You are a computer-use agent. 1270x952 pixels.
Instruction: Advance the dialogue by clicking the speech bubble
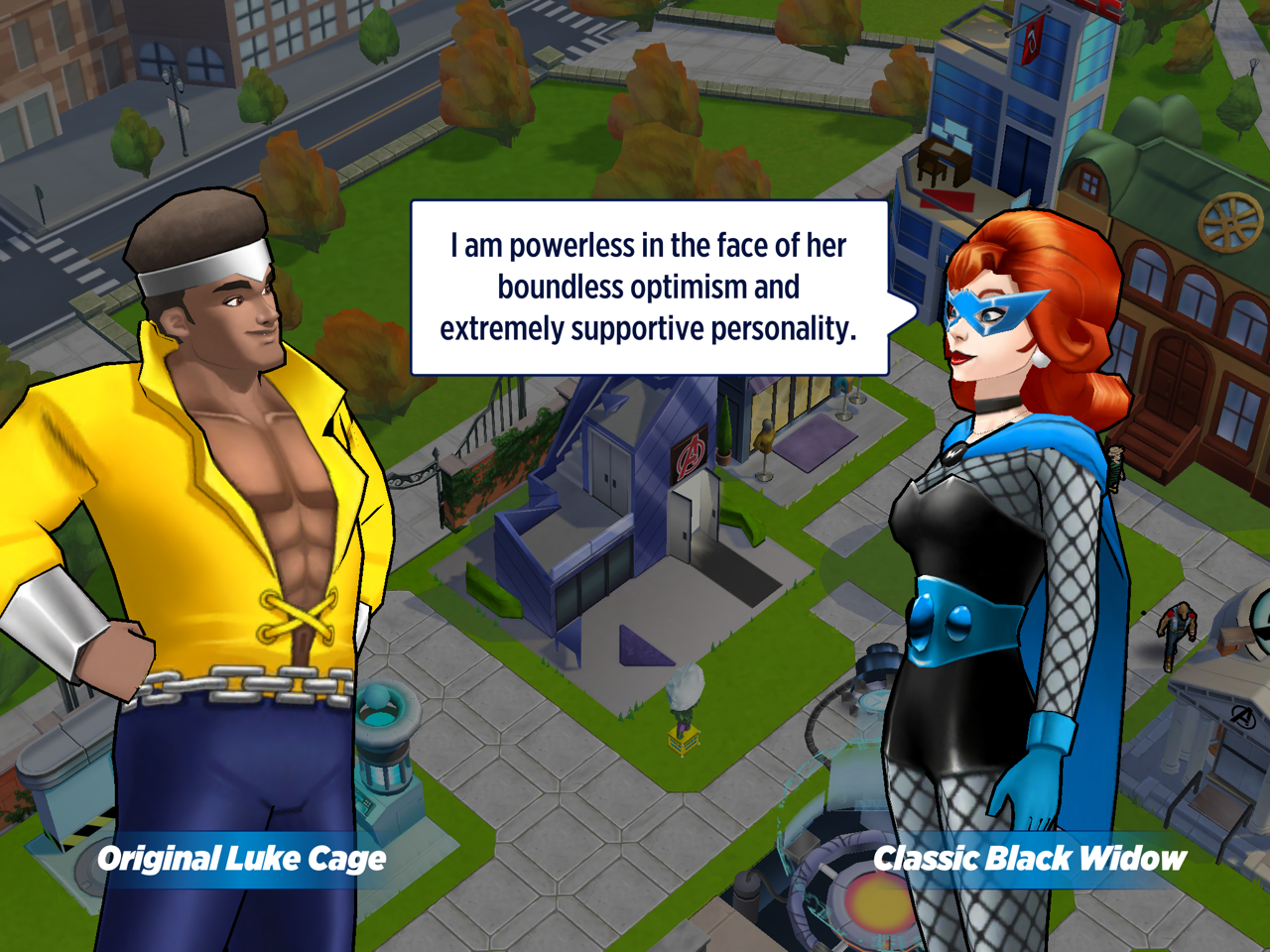pos(649,288)
